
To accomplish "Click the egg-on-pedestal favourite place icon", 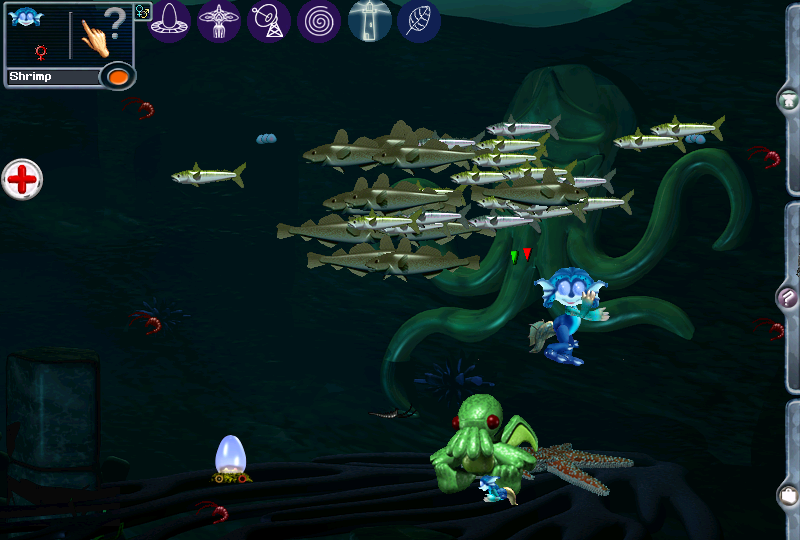I will click(x=170, y=20).
